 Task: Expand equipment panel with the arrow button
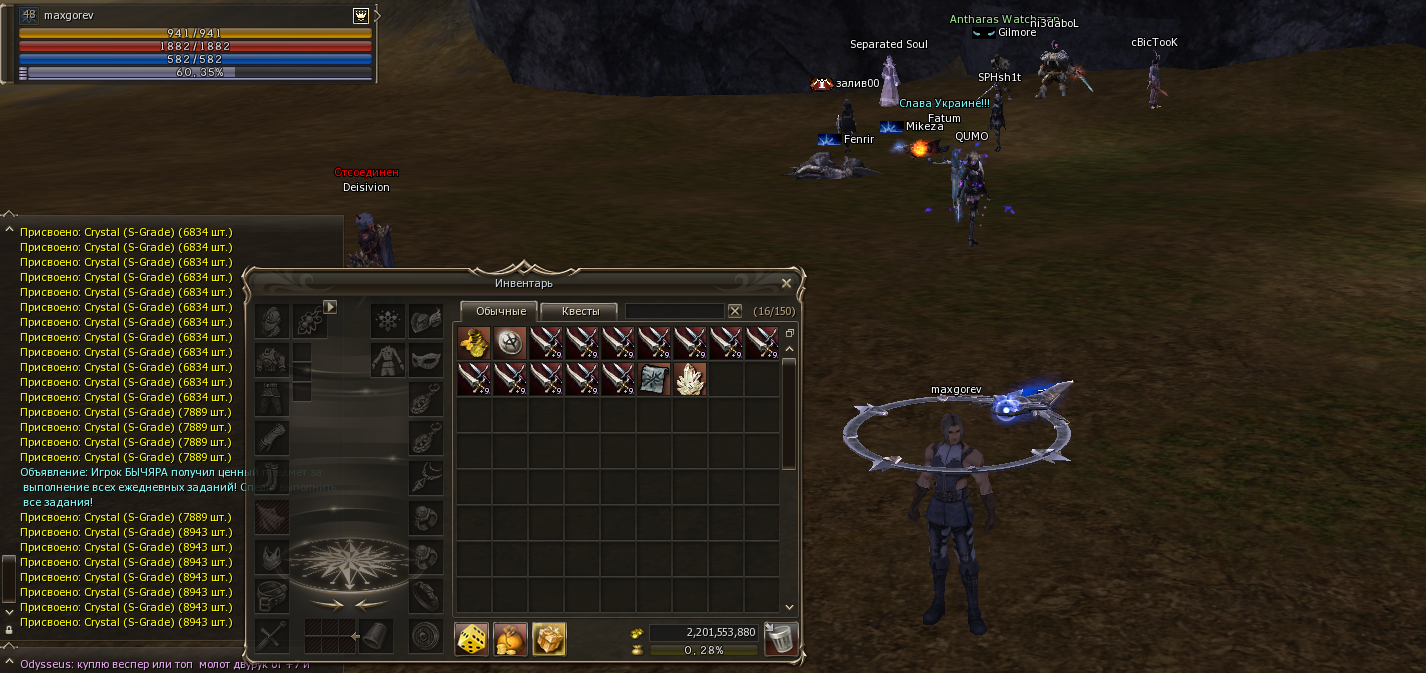(x=330, y=307)
